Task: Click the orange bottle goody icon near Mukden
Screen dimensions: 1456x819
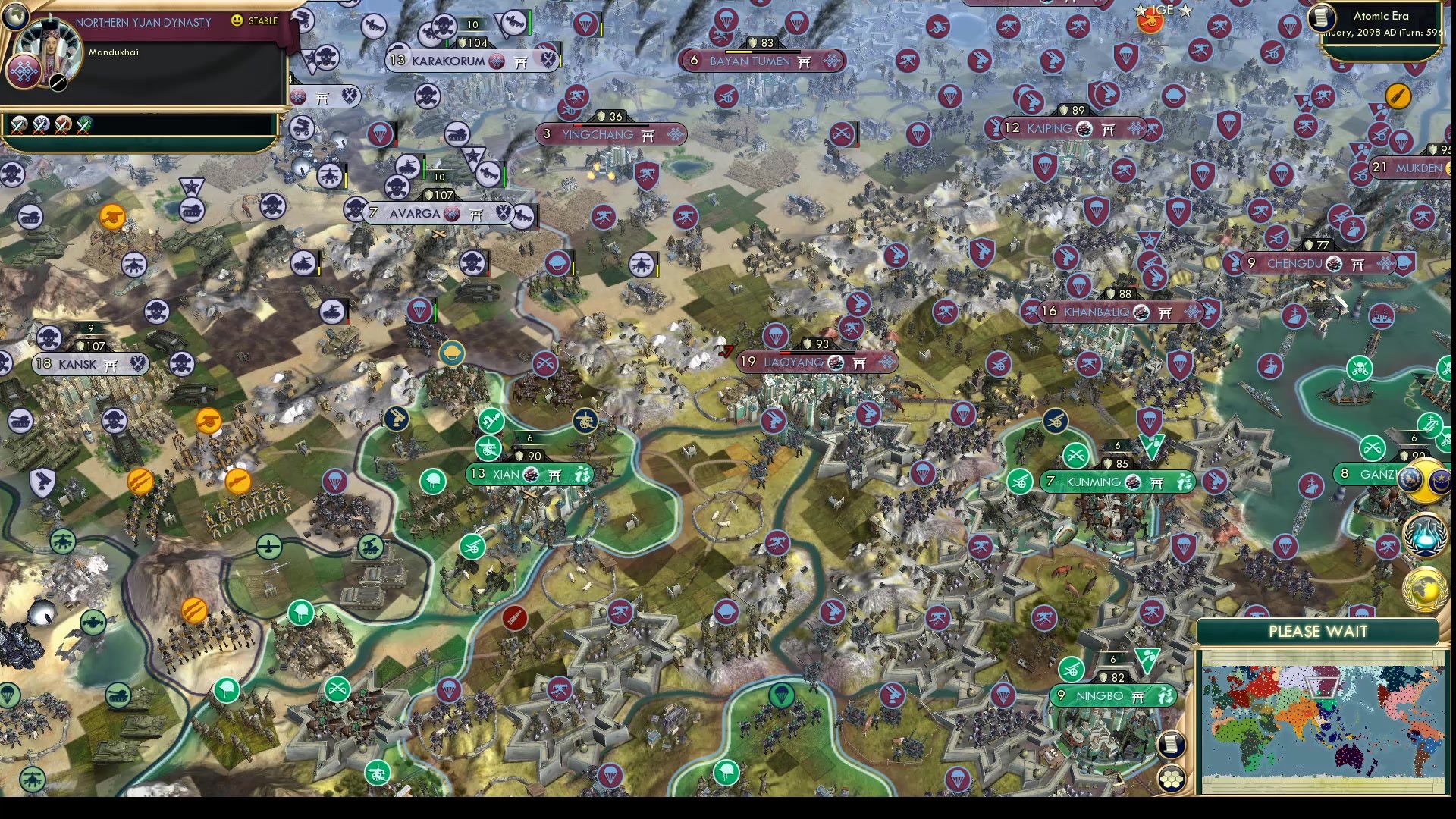Action: (1398, 96)
